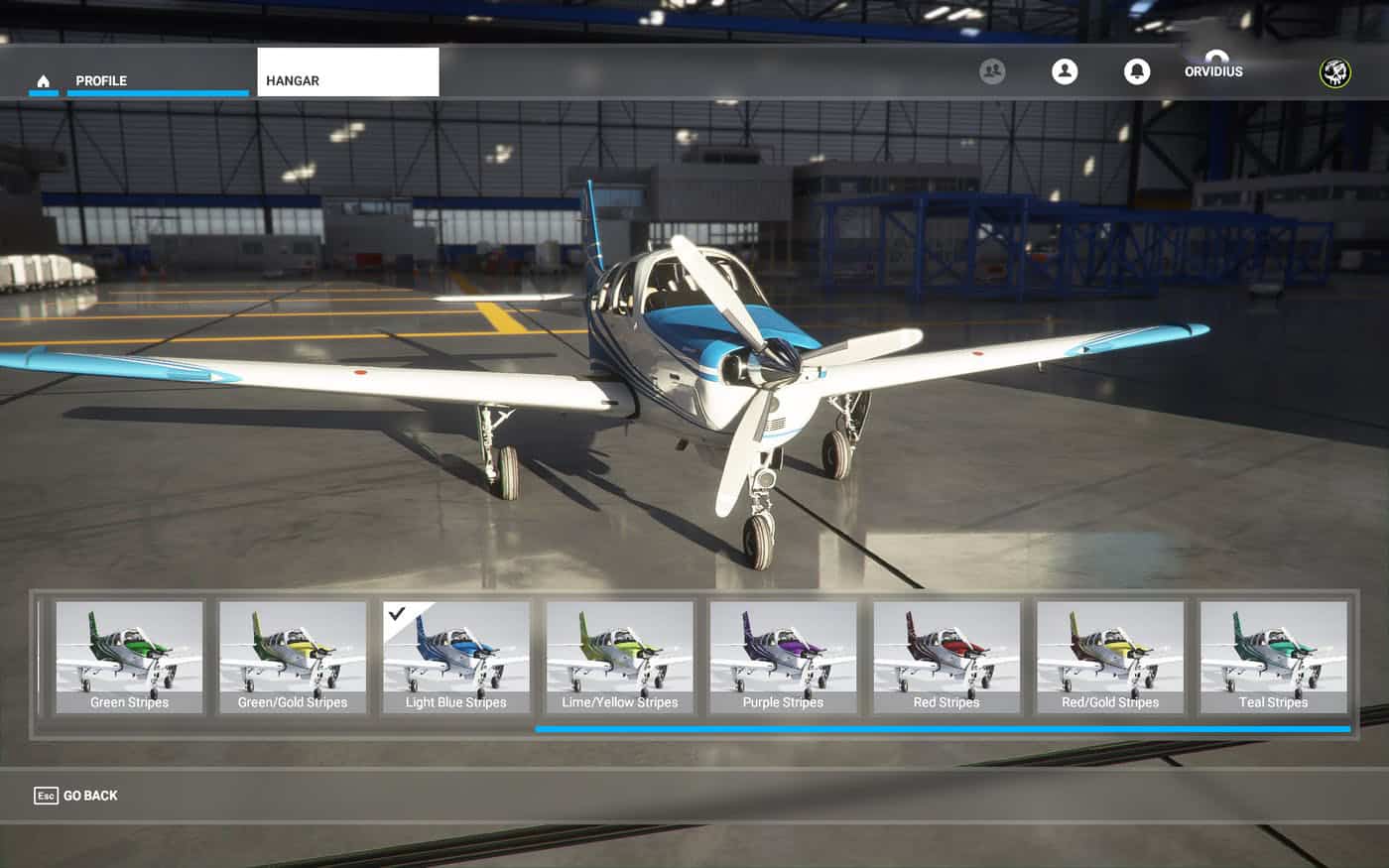Apply the Purple Stripes livery
Image resolution: width=1389 pixels, height=868 pixels.
(x=783, y=657)
